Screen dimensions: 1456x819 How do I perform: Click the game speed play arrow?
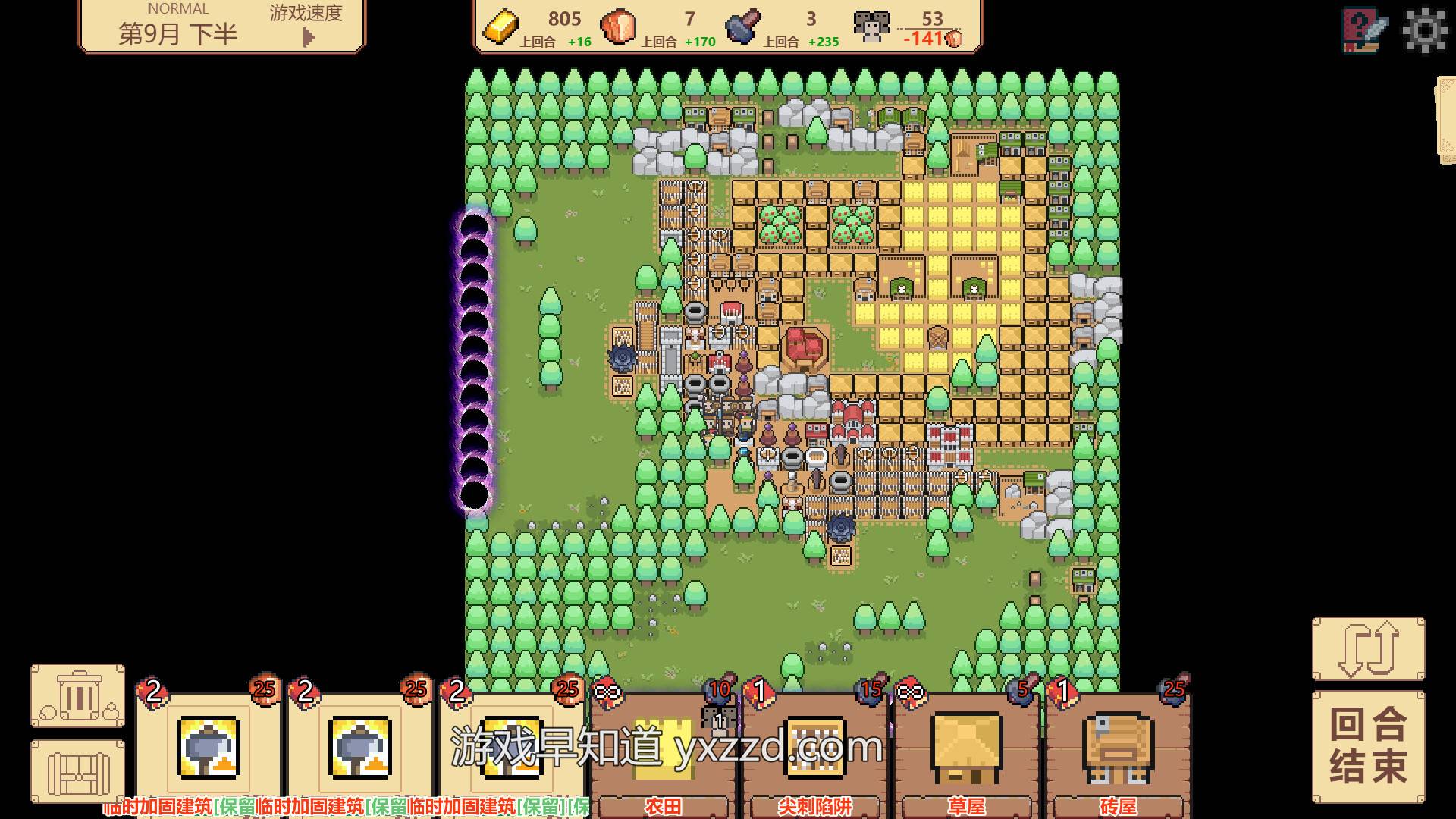(x=308, y=36)
